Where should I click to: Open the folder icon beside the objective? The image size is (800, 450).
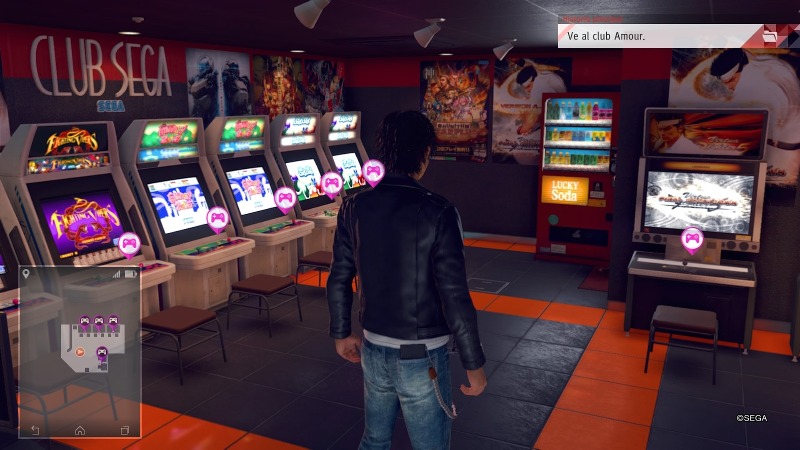771,36
